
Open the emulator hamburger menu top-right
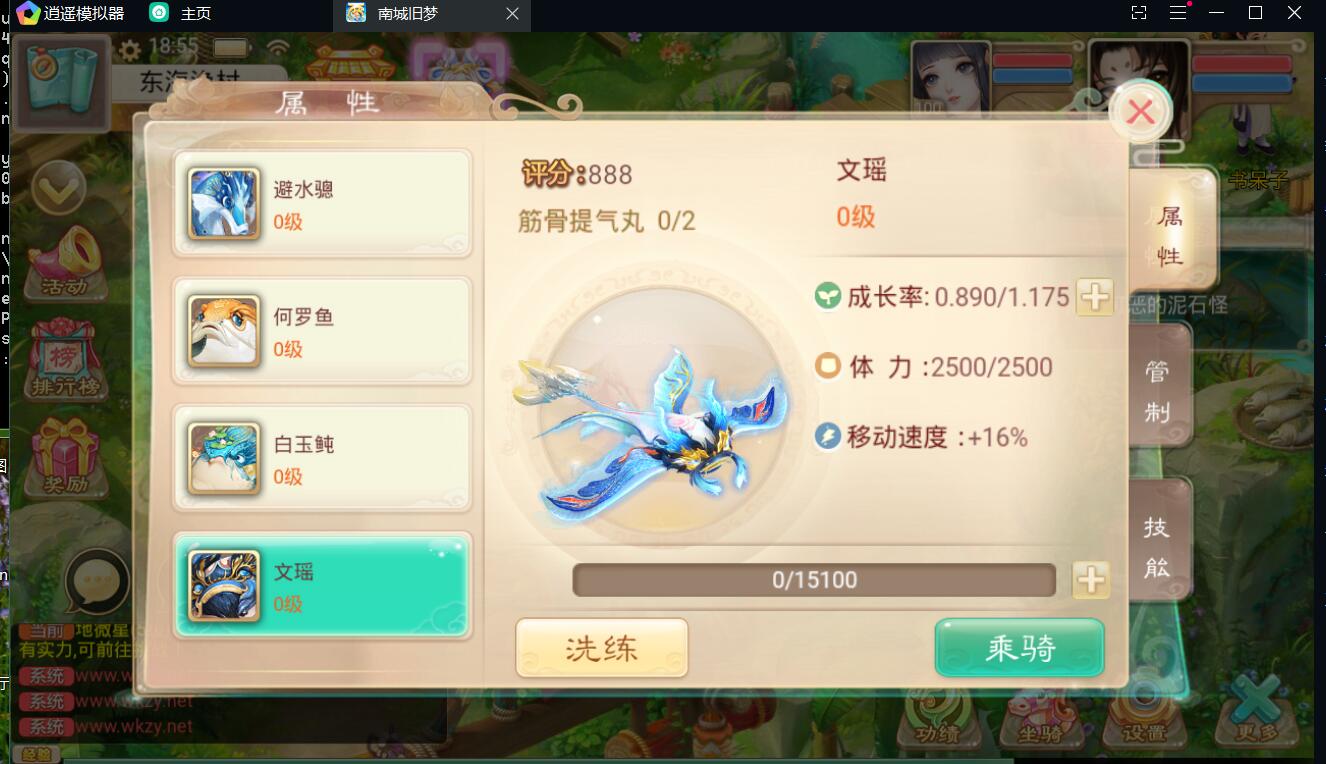coord(1178,13)
